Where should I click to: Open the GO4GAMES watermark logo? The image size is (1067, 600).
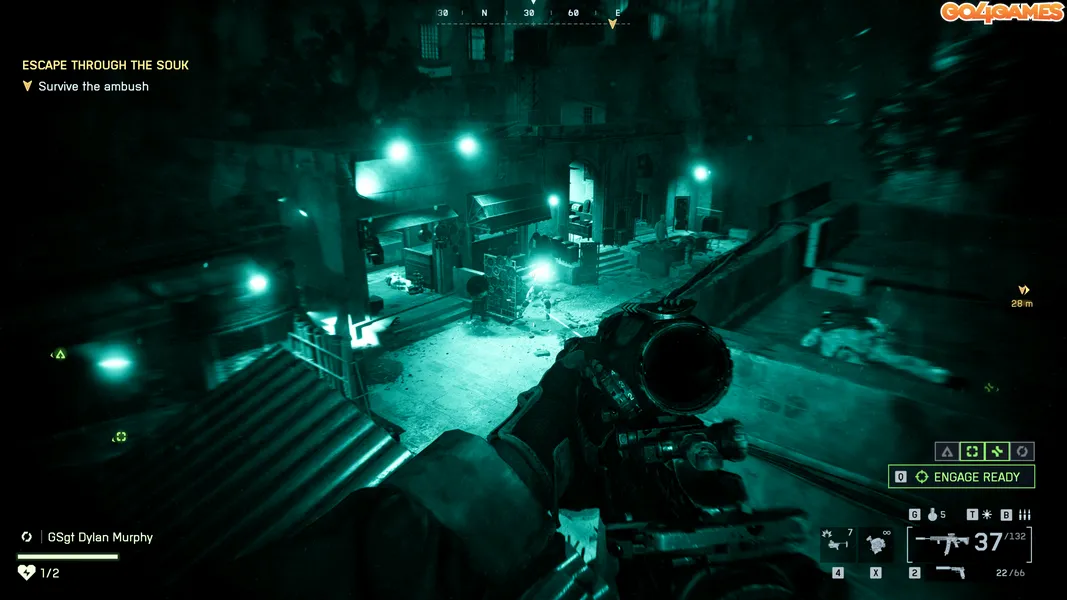point(1001,12)
